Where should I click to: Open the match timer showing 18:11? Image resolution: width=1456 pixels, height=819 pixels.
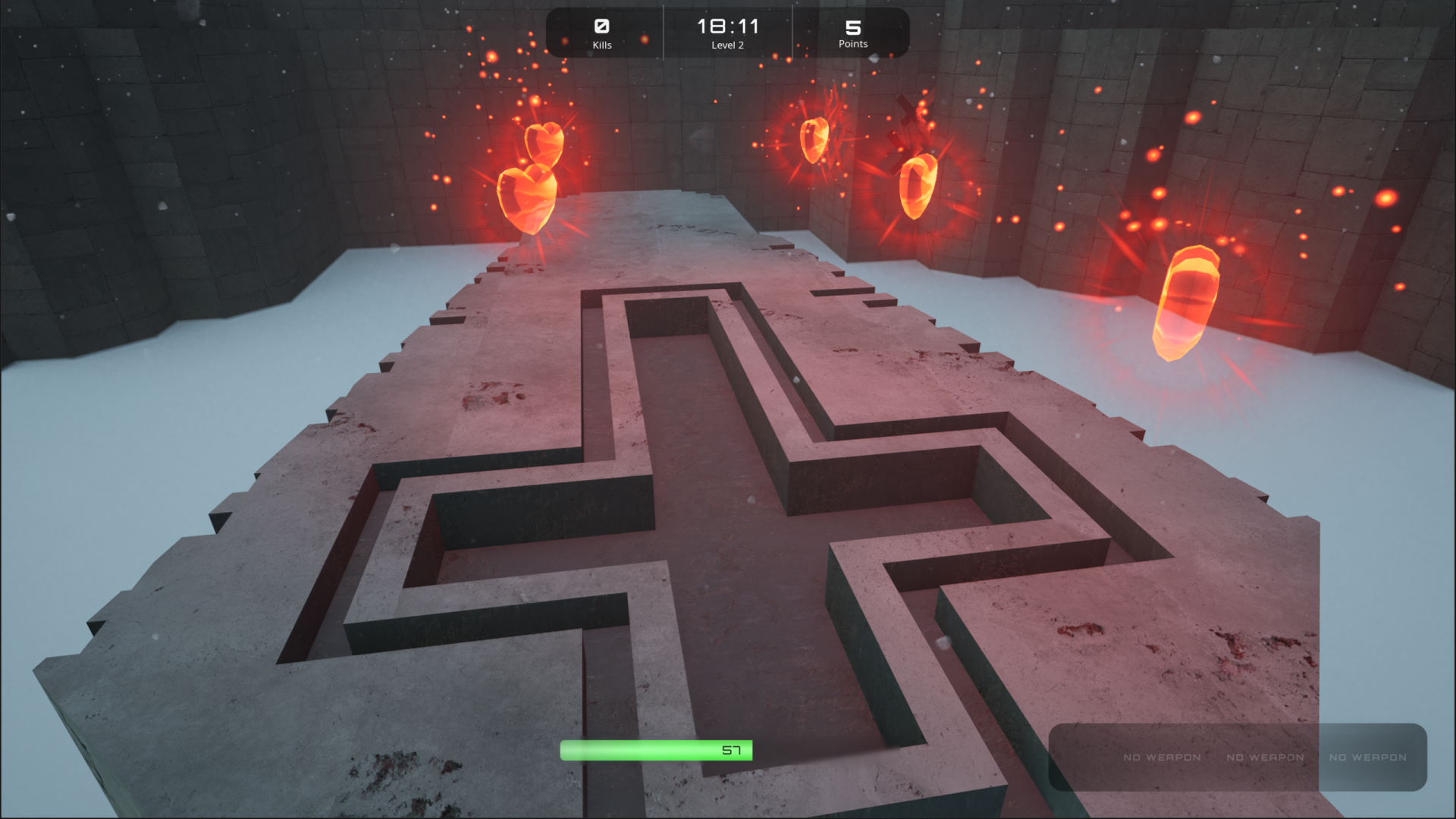[x=727, y=25]
